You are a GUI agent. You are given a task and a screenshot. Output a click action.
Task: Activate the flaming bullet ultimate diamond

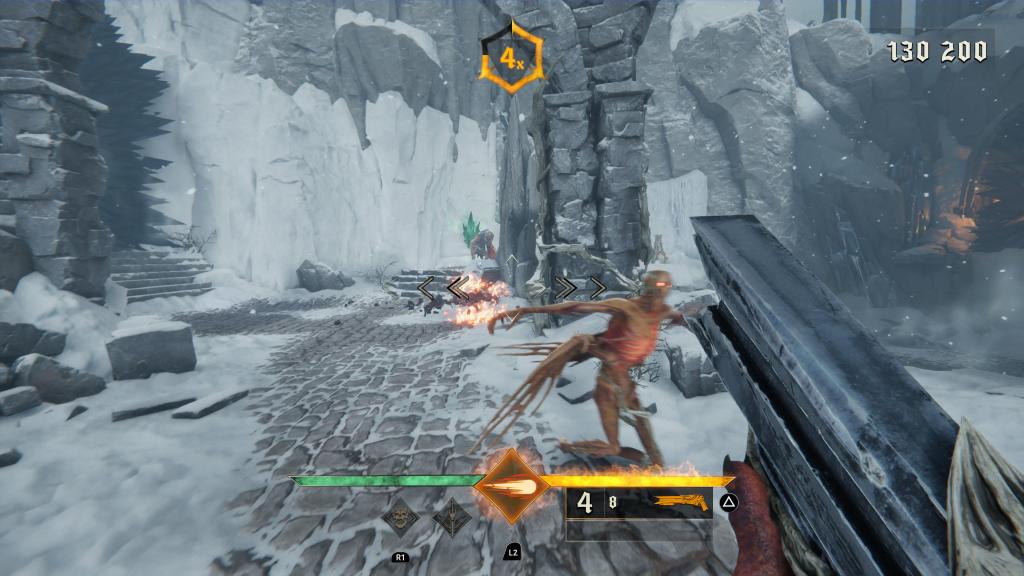[x=512, y=487]
